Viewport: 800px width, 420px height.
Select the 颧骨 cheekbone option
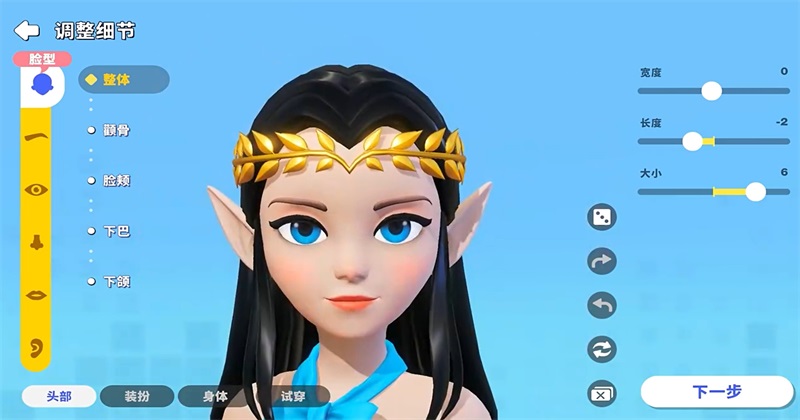tap(116, 130)
